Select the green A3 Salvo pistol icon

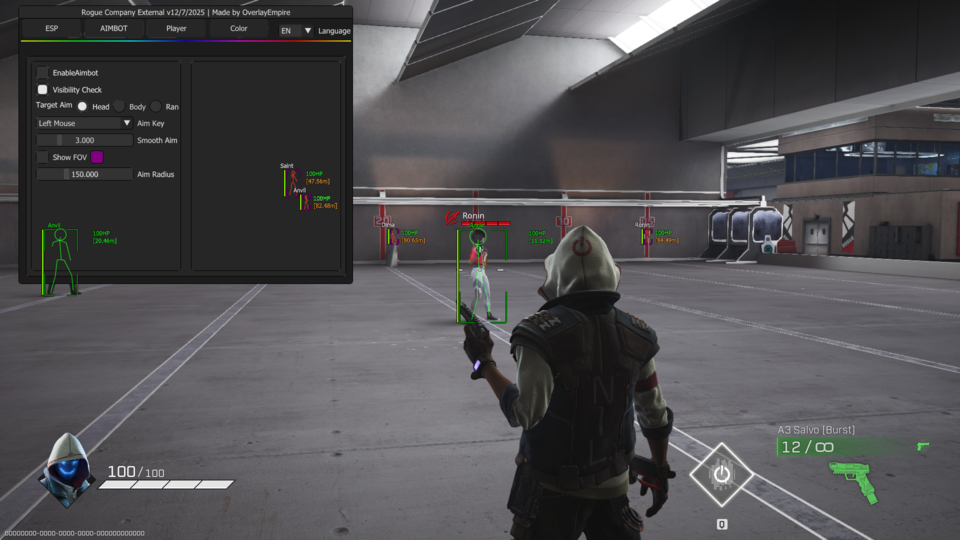tap(853, 482)
